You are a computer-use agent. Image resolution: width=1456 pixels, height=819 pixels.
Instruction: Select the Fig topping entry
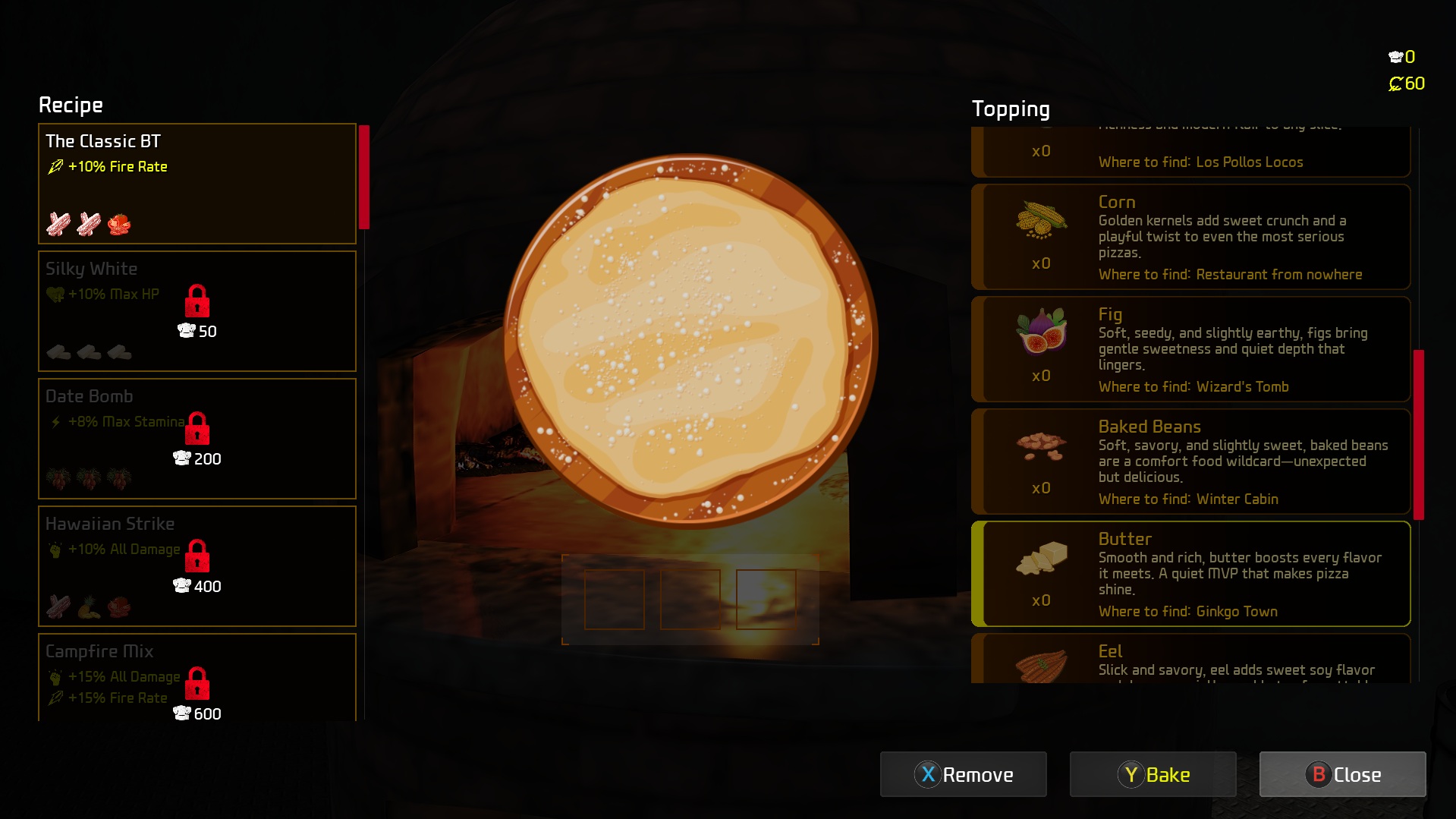point(1190,349)
